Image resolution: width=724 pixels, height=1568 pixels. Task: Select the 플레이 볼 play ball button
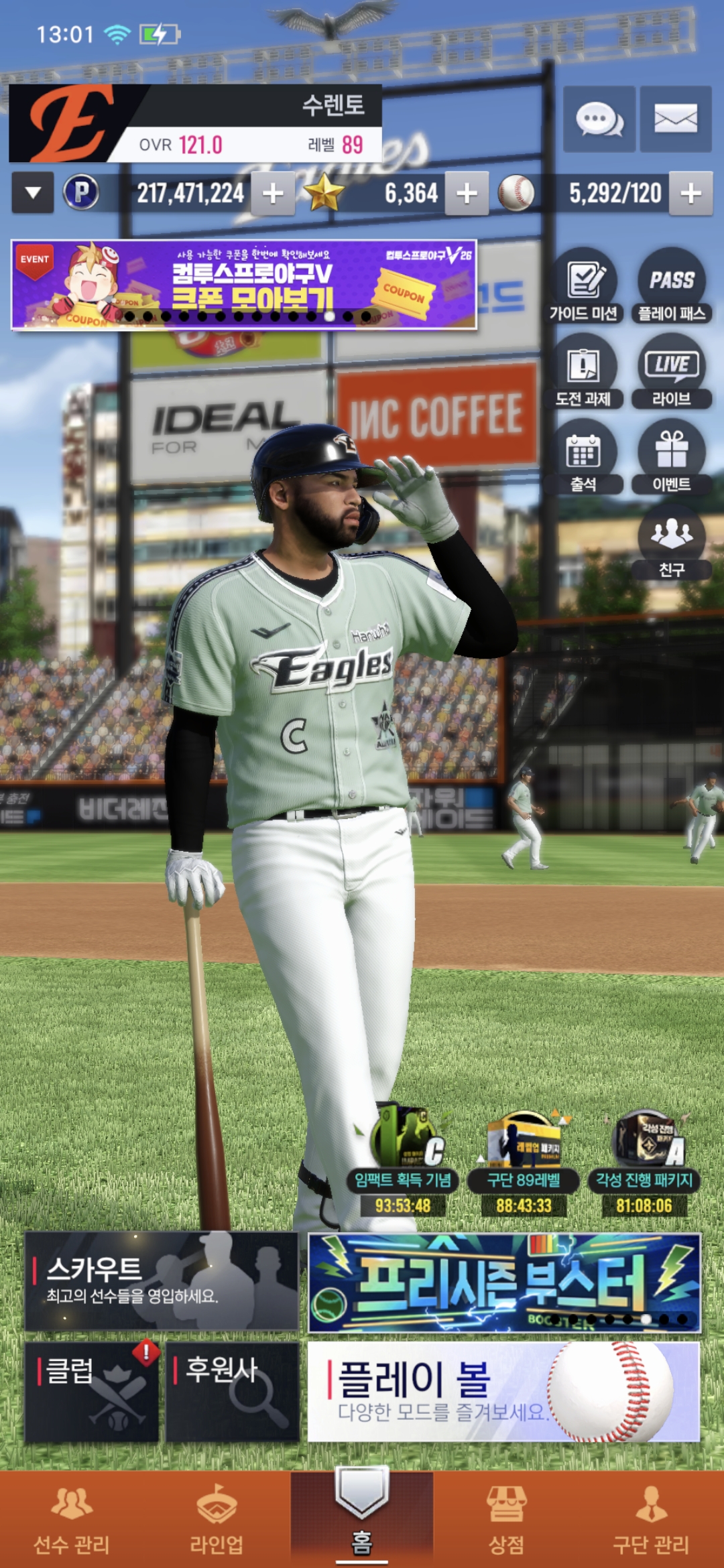pyautogui.click(x=503, y=1391)
